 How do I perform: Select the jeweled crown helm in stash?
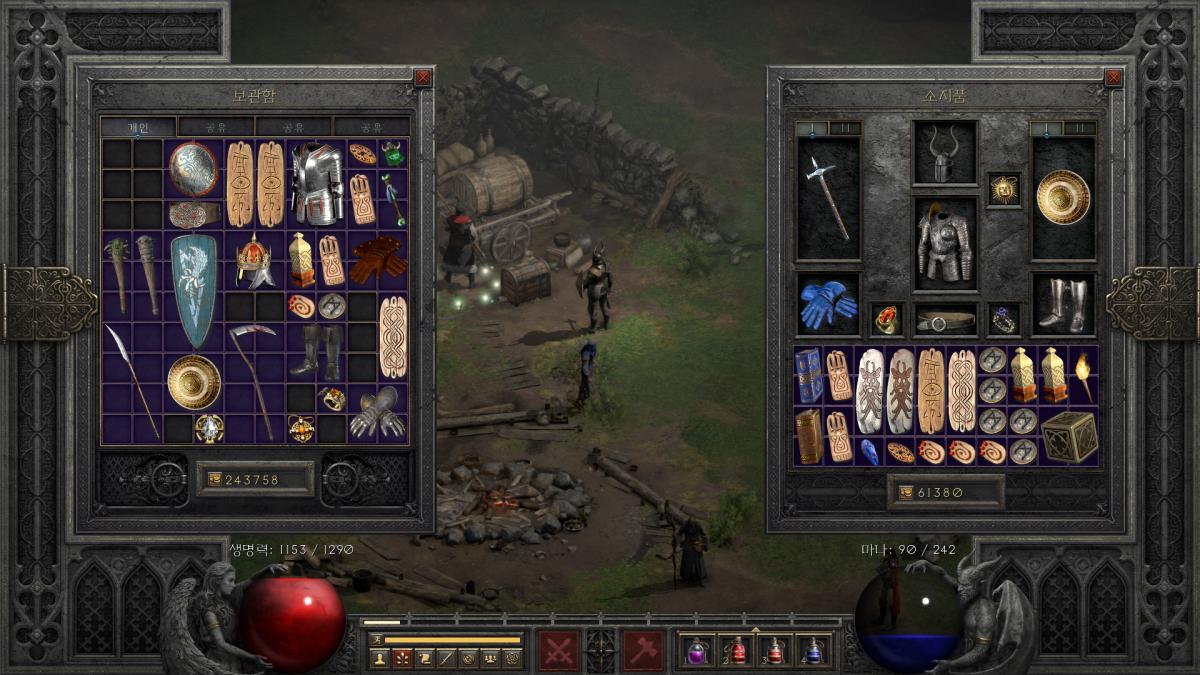coord(254,260)
